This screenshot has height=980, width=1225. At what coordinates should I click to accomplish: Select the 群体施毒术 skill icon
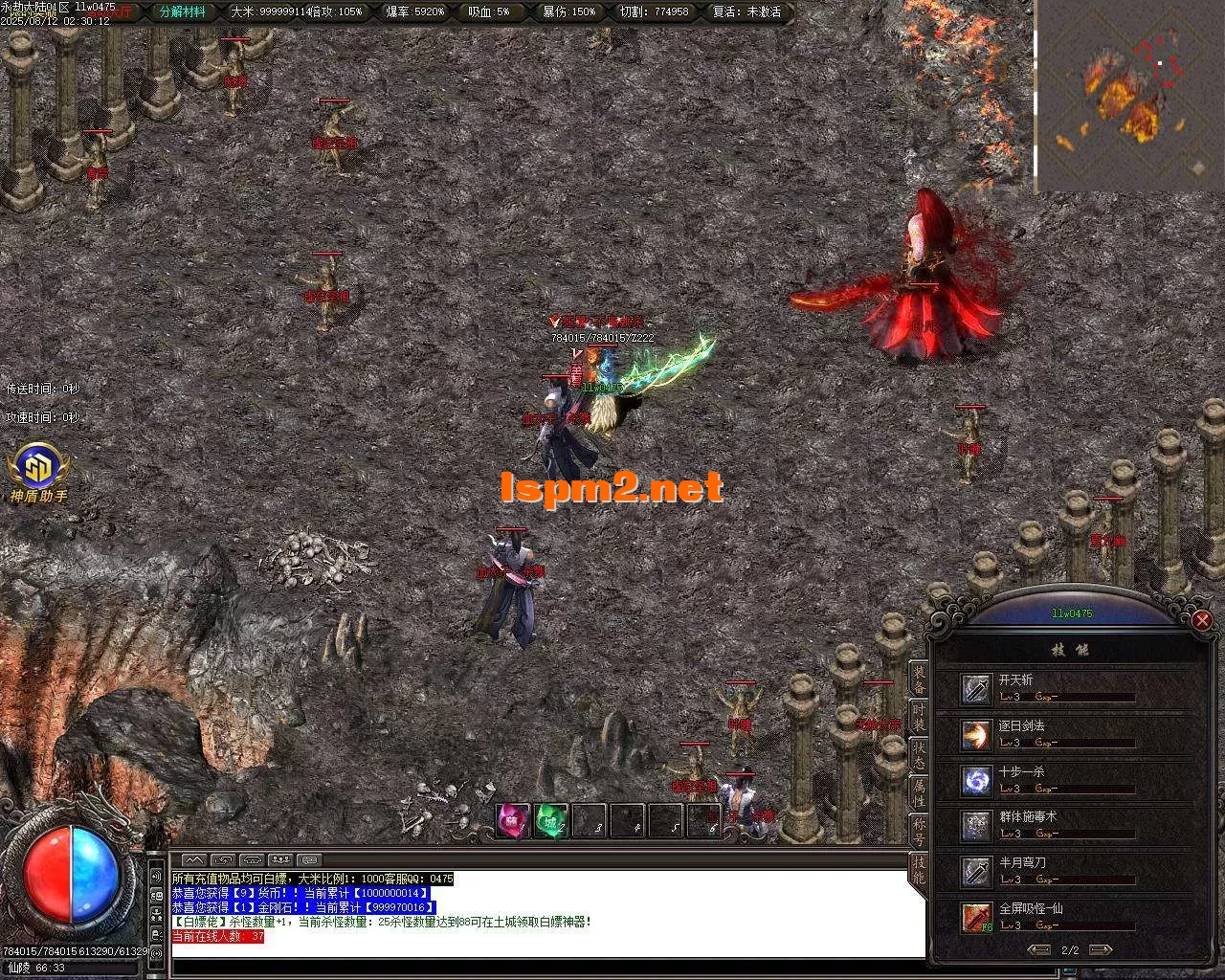[x=975, y=825]
